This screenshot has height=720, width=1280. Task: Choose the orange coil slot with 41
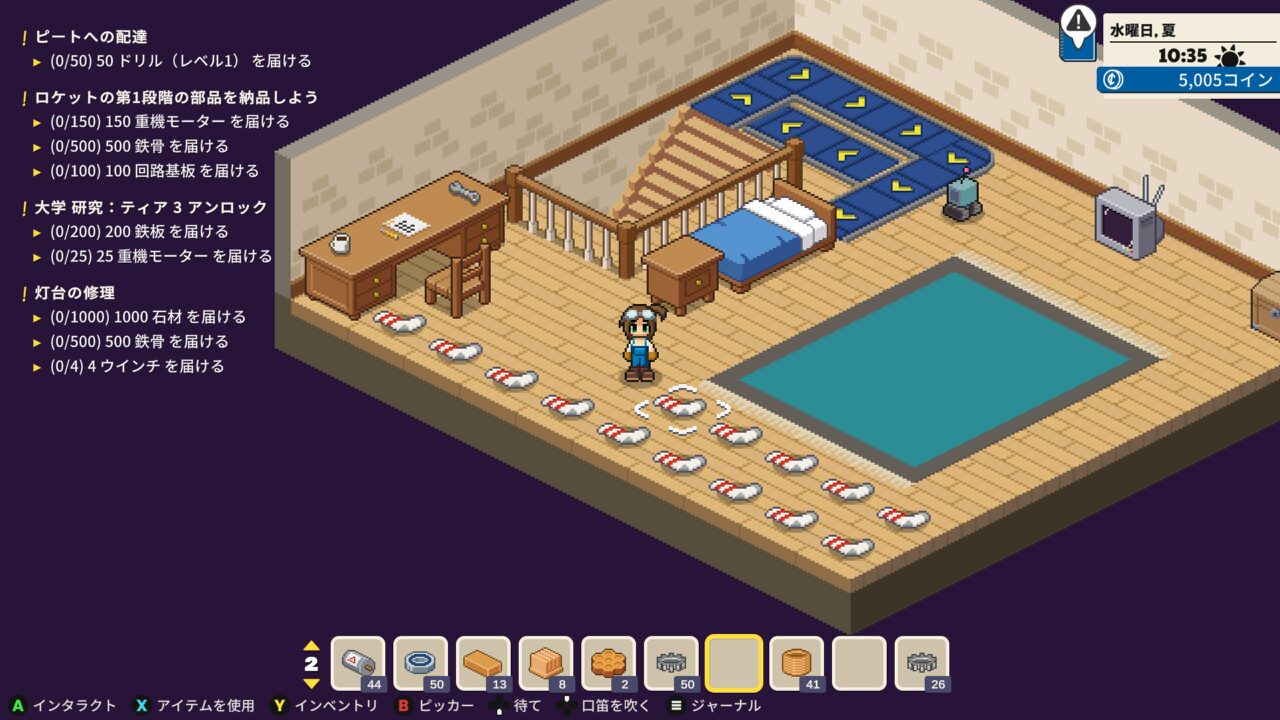point(797,663)
